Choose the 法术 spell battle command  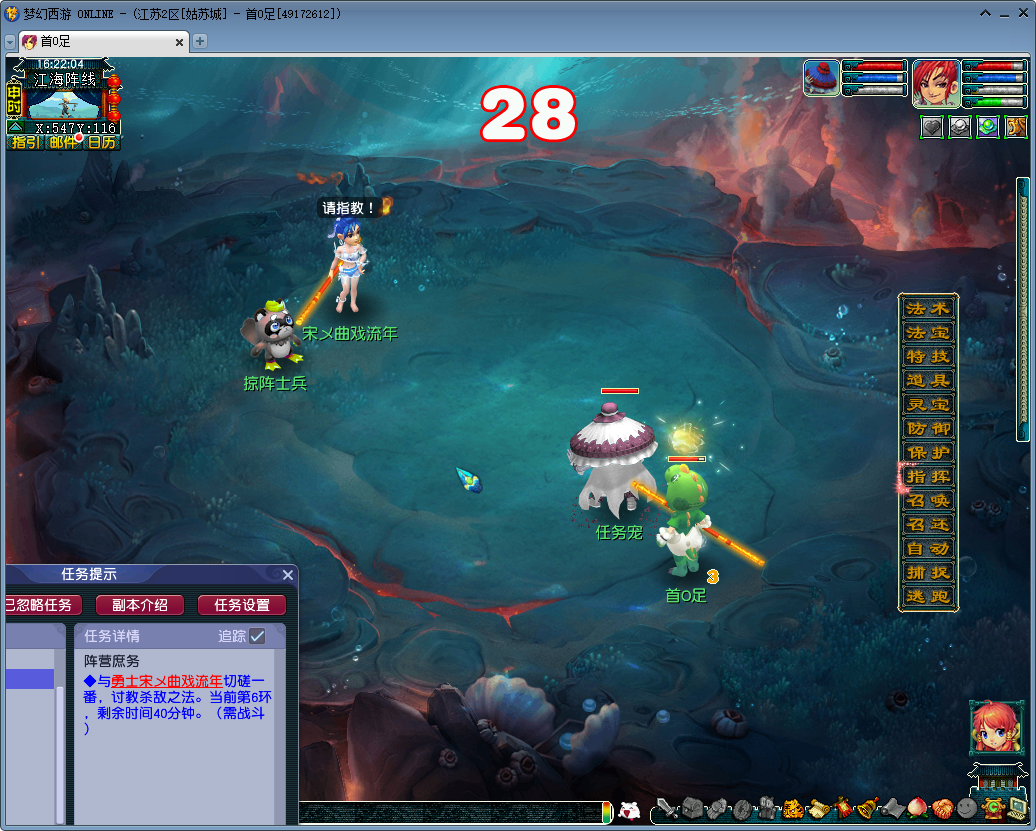tap(928, 308)
